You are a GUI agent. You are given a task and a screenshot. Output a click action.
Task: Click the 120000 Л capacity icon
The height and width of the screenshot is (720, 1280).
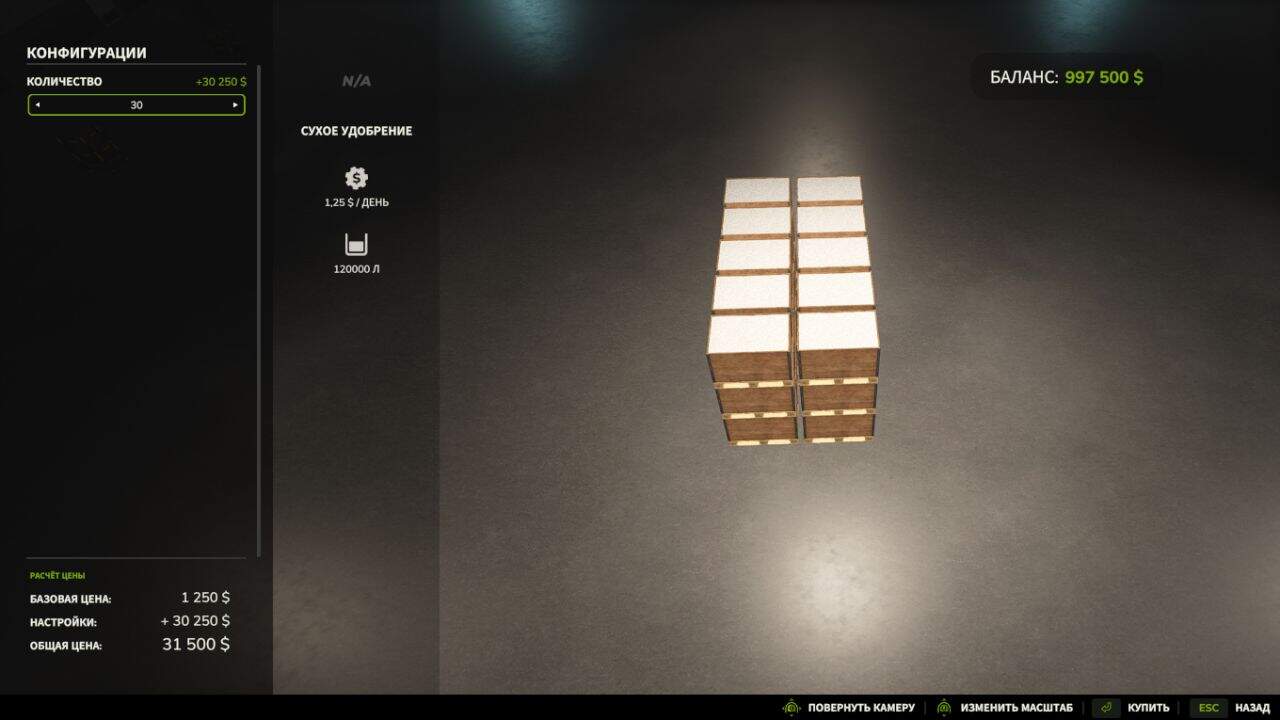tap(355, 243)
